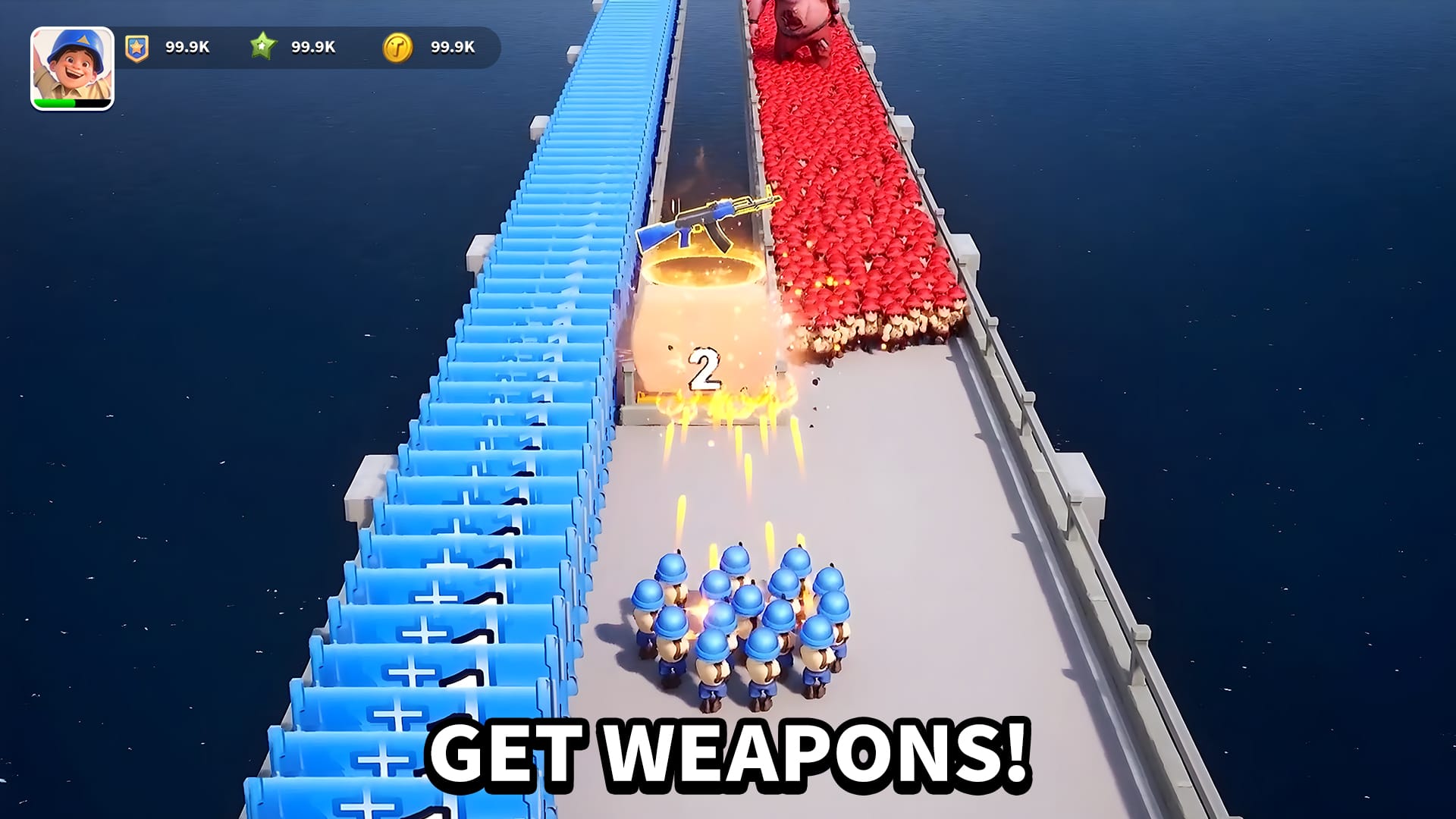Screen dimensions: 1456x819
Task: Select the green star rating icon
Action: [262, 47]
